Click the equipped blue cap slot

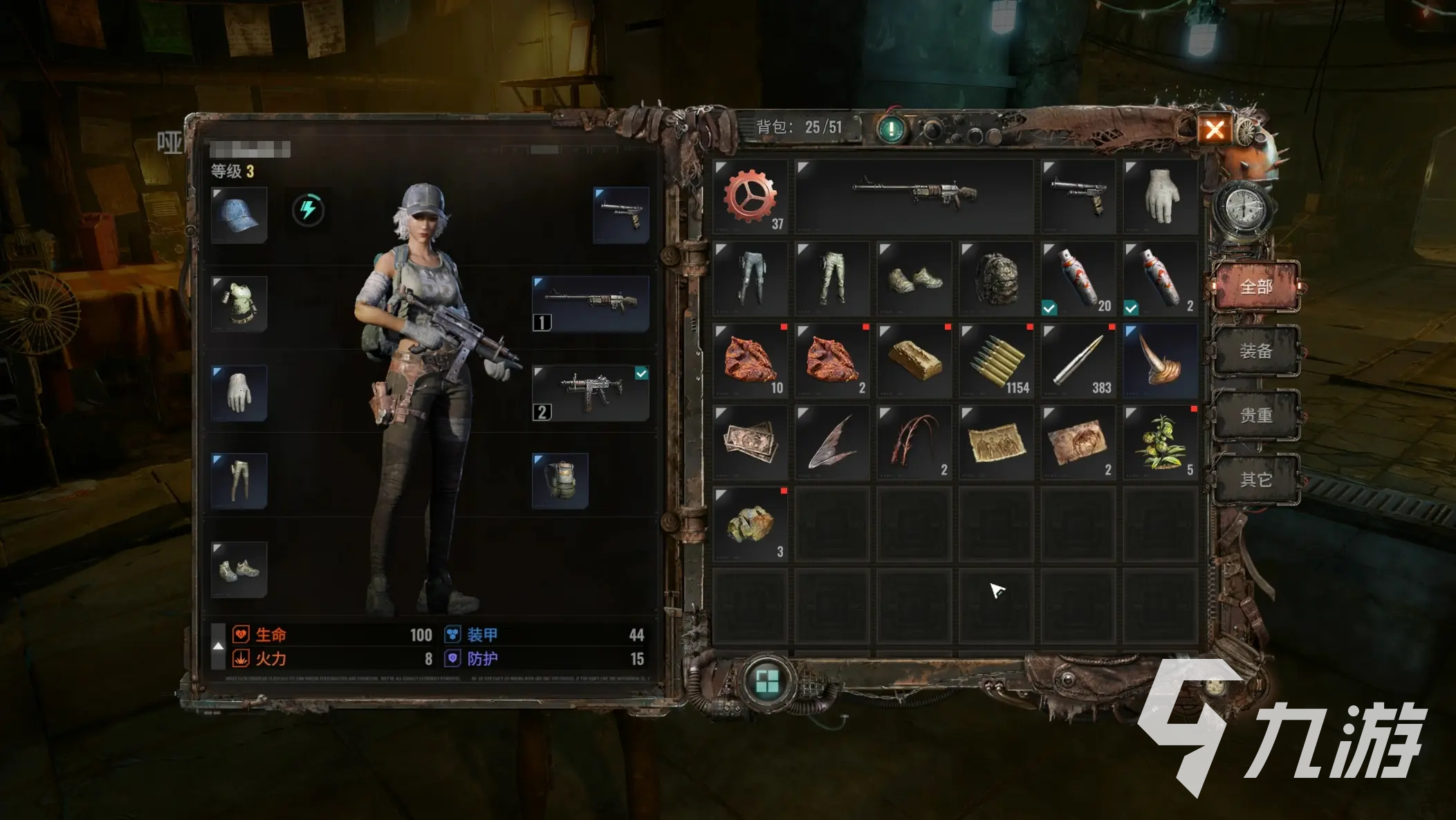coord(239,215)
